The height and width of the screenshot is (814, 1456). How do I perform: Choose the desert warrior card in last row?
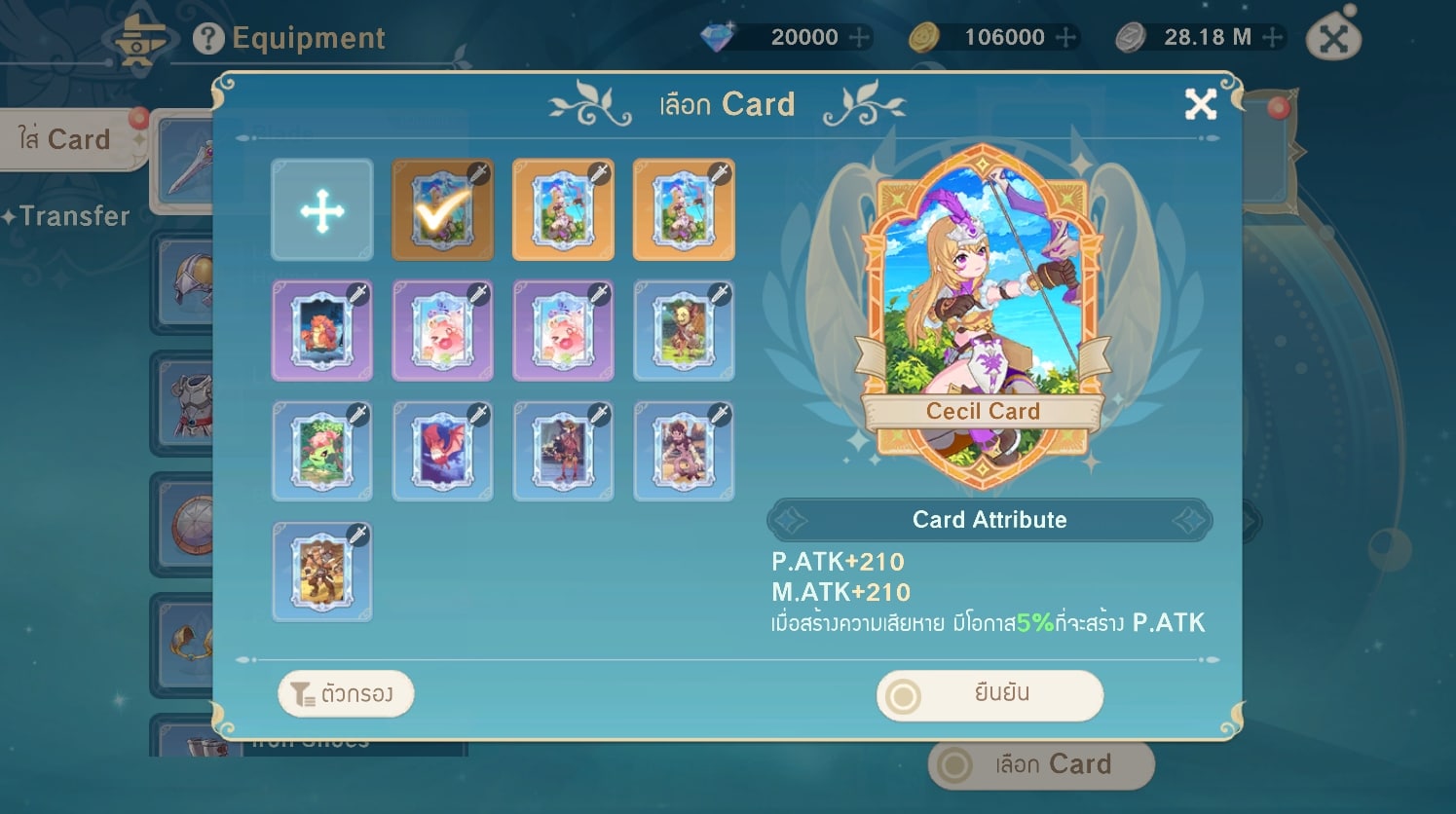(x=322, y=573)
